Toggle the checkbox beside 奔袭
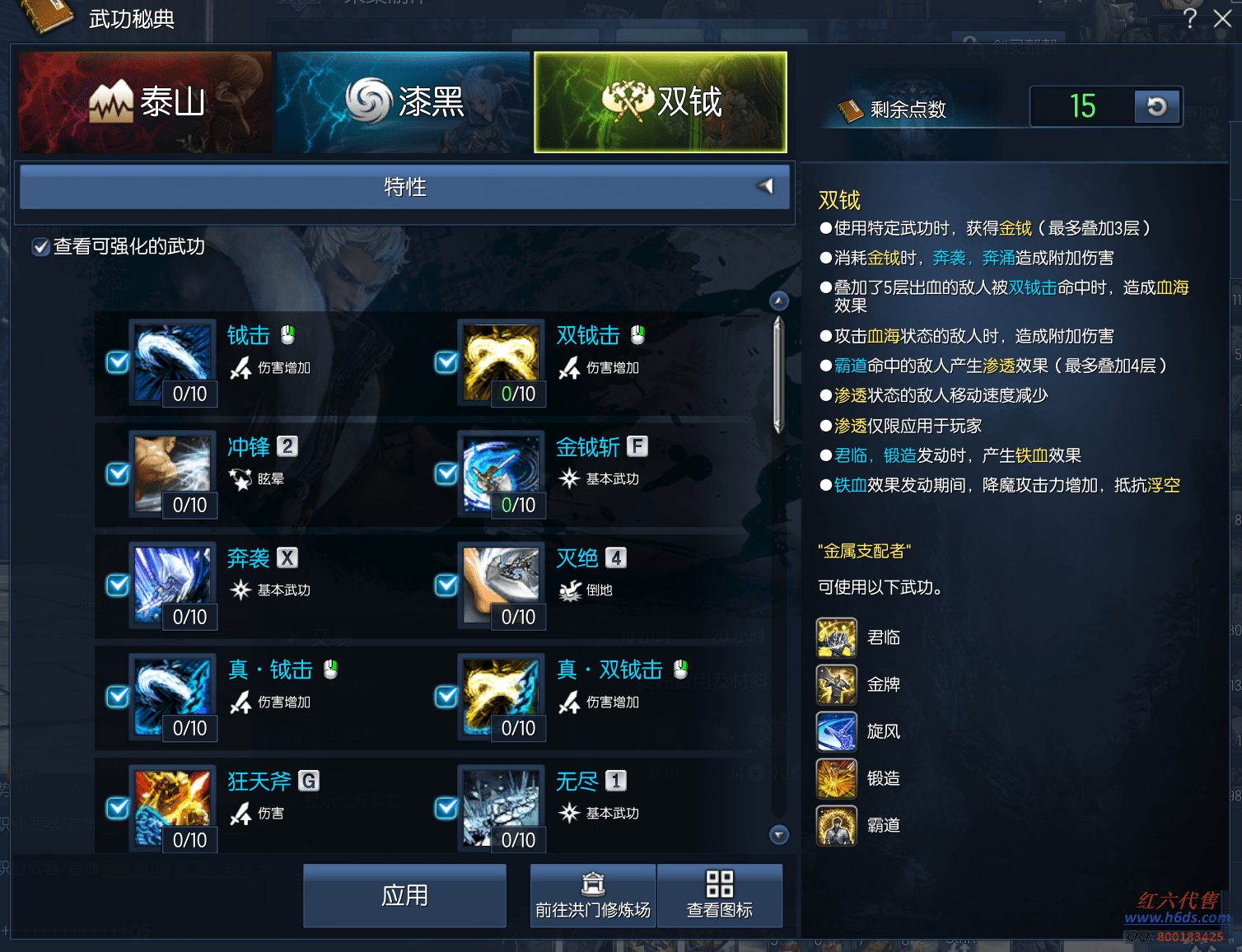 (118, 585)
